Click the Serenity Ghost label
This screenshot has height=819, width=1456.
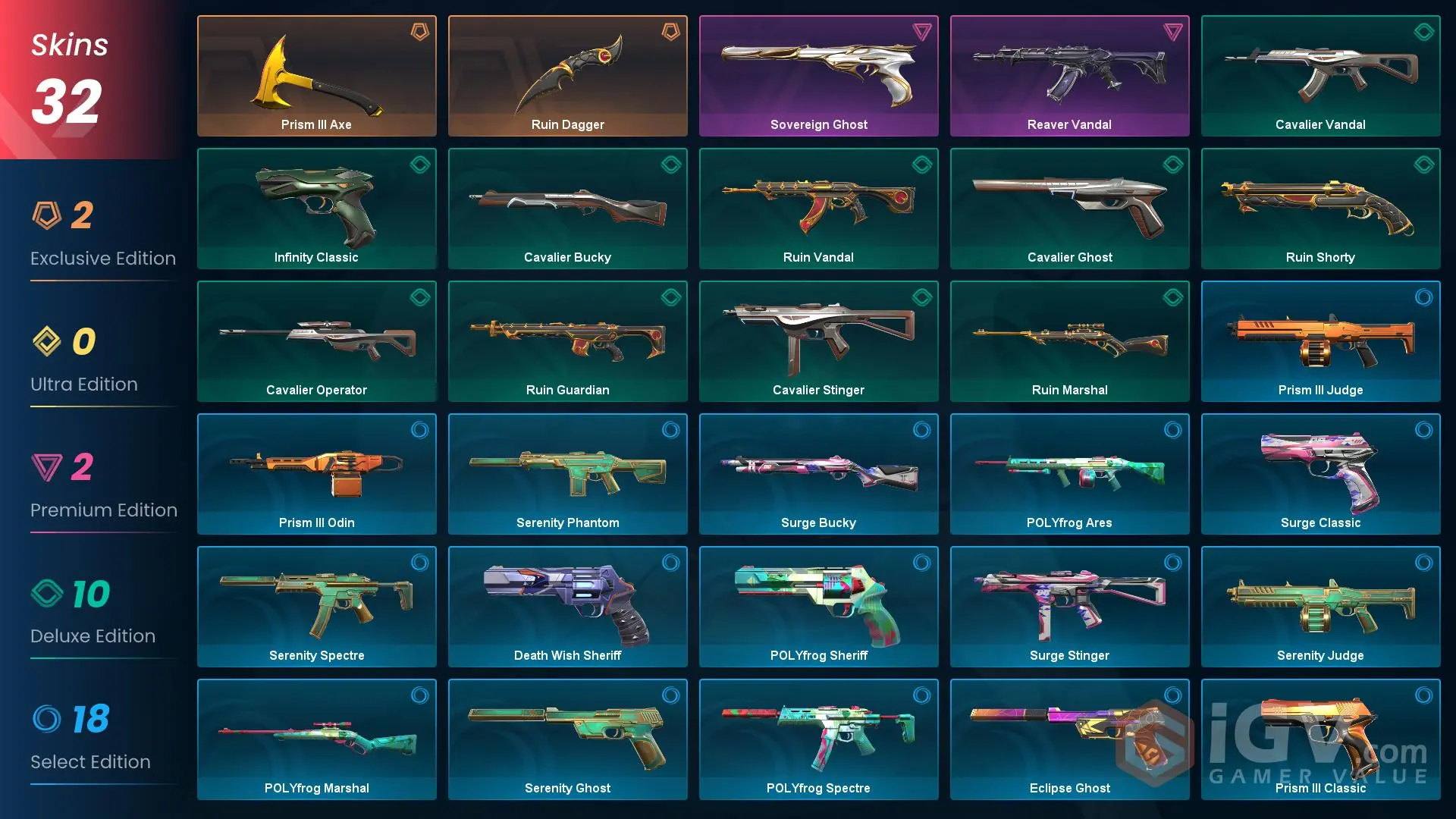(567, 788)
